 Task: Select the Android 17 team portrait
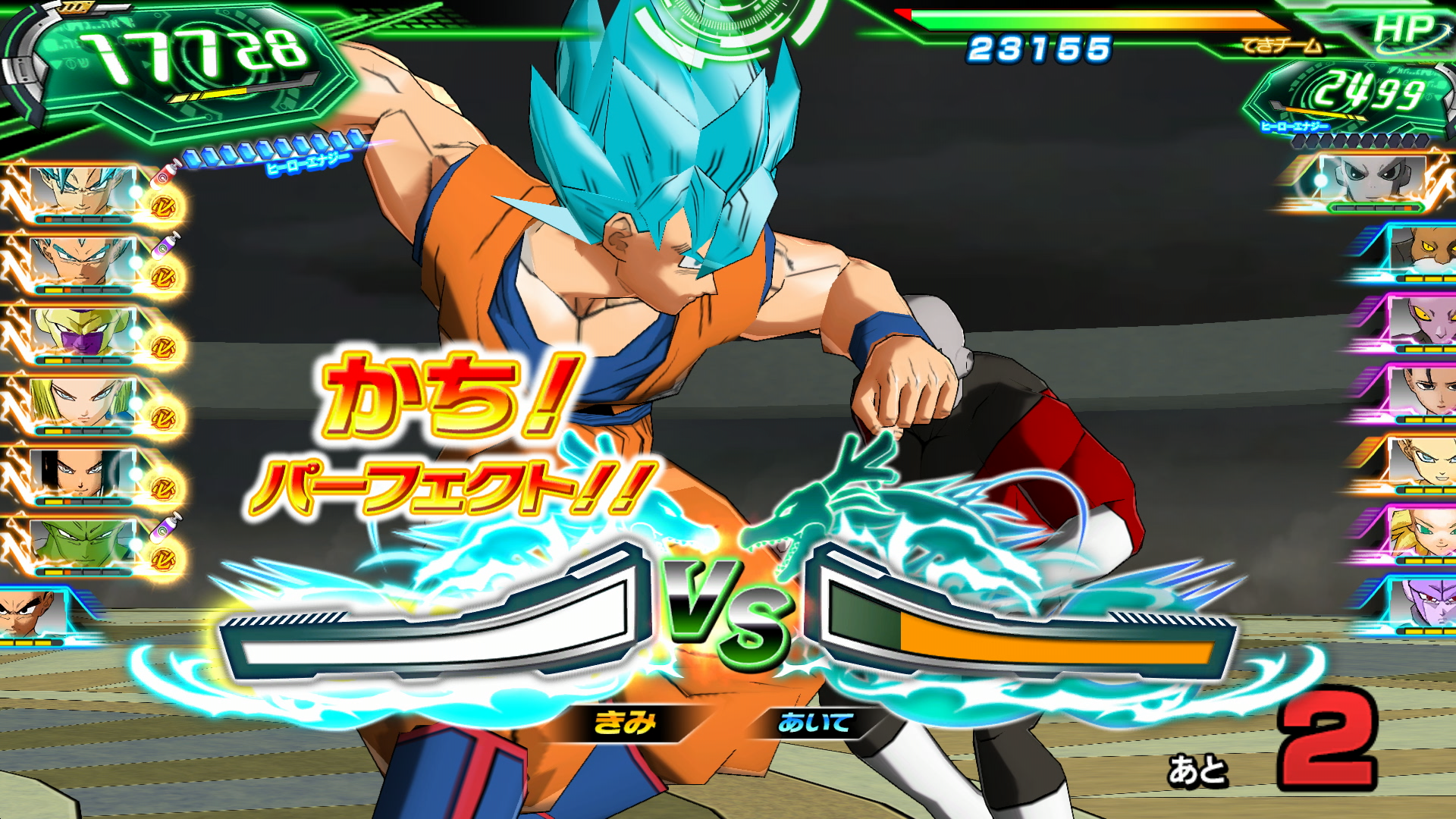point(82,472)
